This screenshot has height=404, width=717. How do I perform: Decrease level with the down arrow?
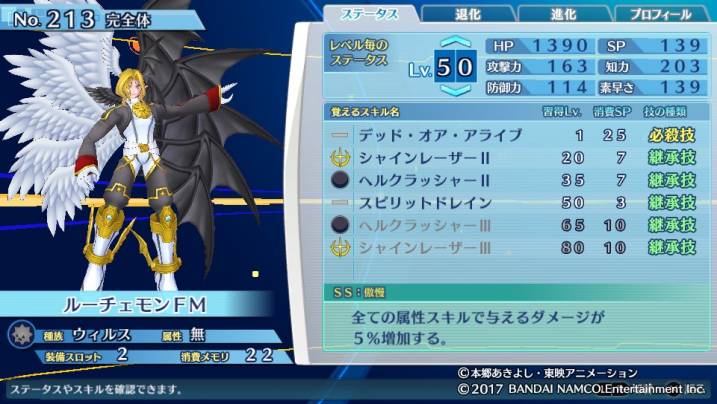(455, 89)
